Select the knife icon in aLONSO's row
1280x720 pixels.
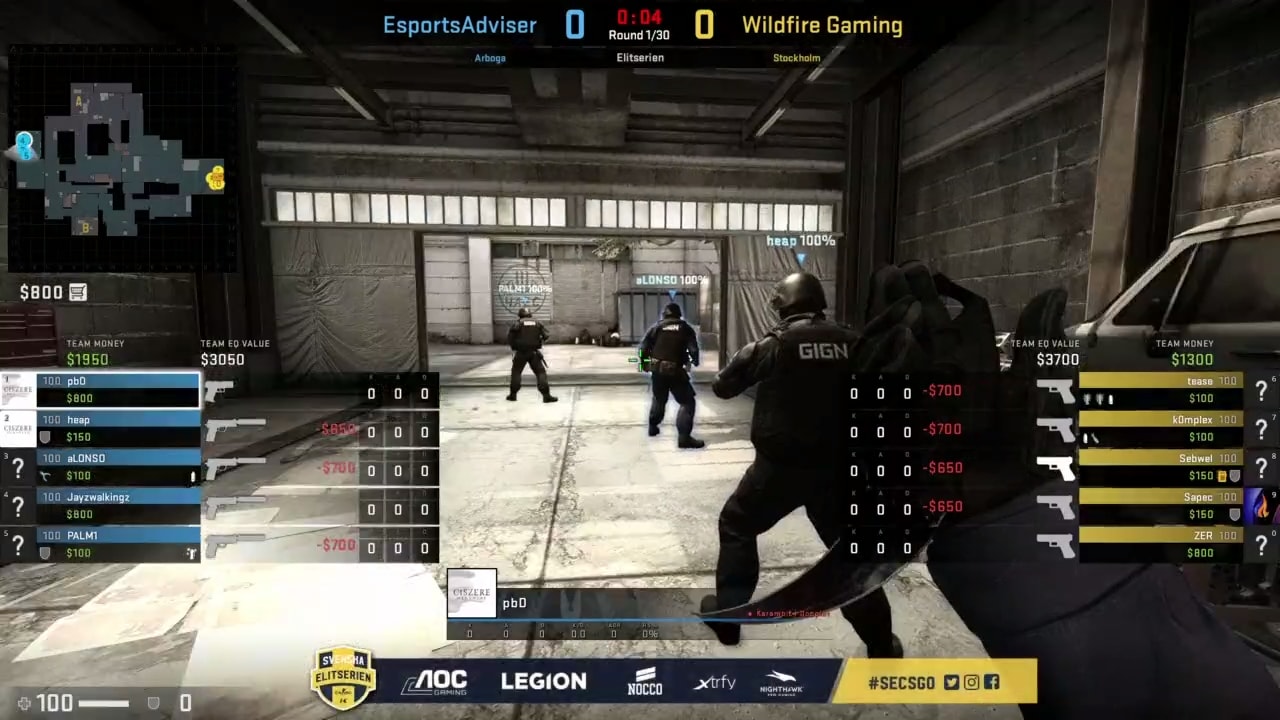[46, 477]
